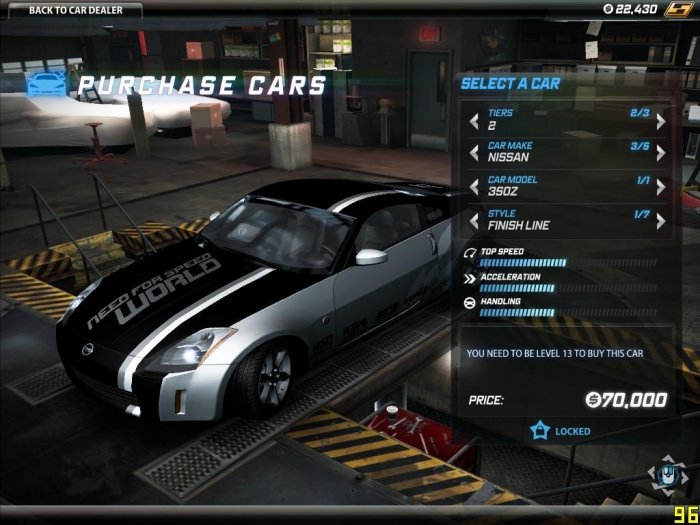Switch to previous car make before Nissan
The image size is (700, 525).
474,153
